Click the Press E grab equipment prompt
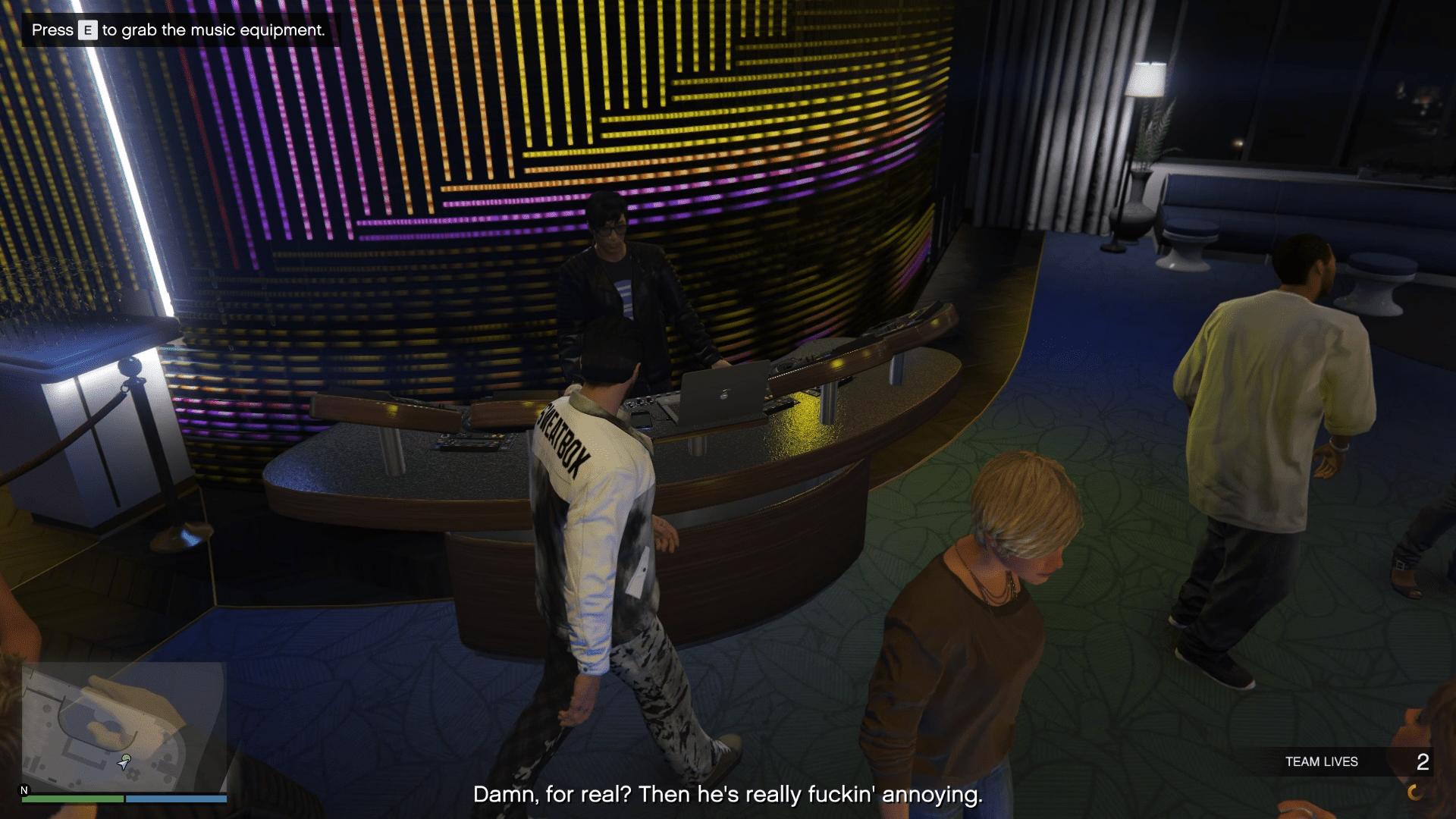Screen dimensions: 1456x819 point(178,31)
